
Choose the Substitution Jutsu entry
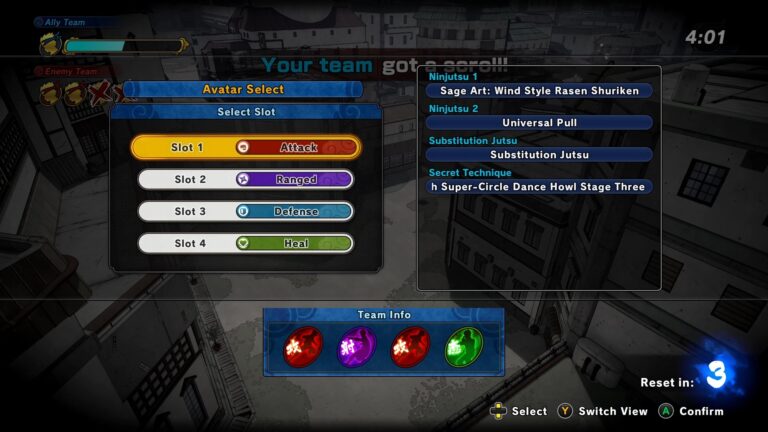coord(540,155)
